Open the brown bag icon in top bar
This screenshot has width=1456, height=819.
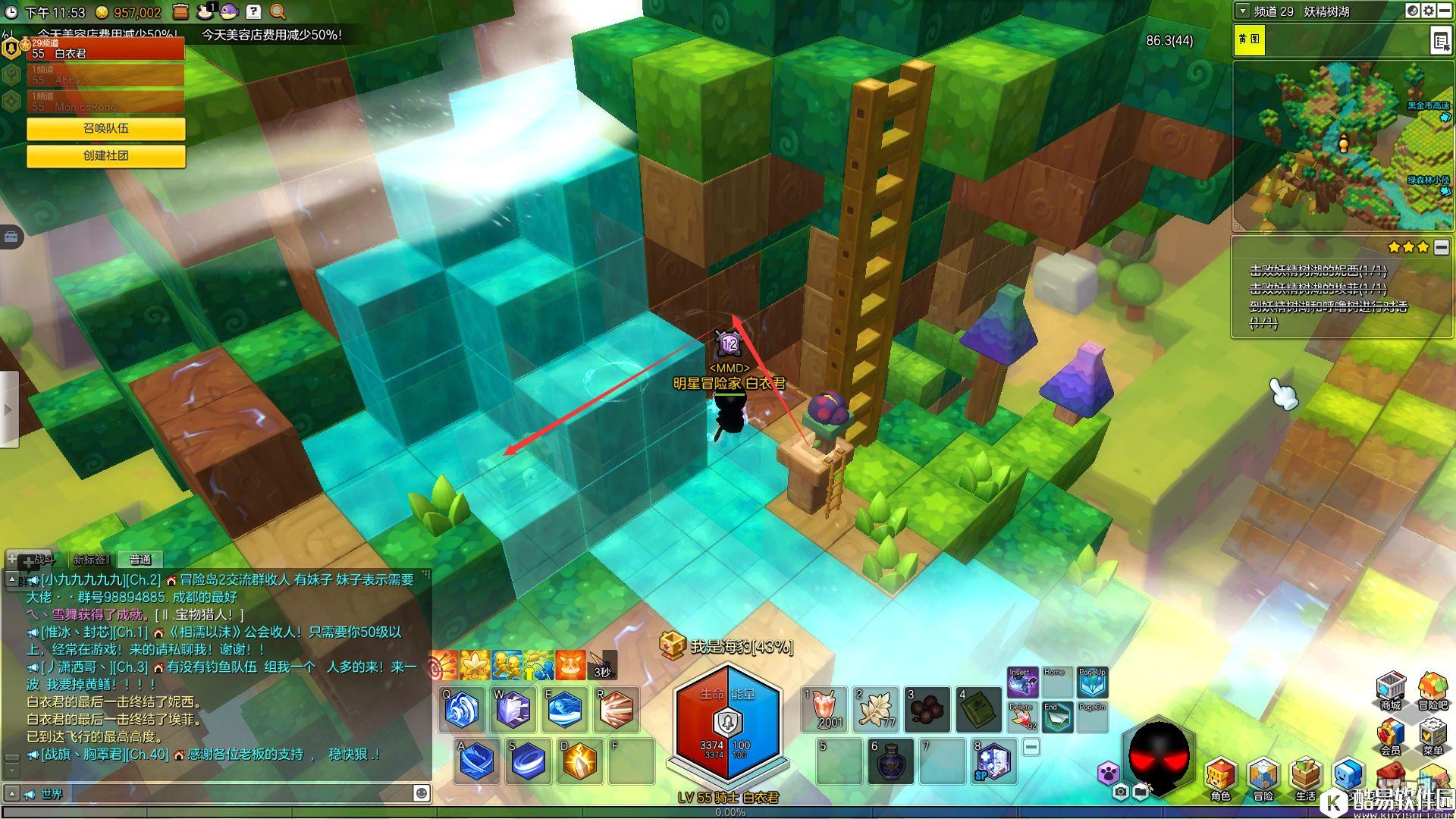[x=180, y=12]
